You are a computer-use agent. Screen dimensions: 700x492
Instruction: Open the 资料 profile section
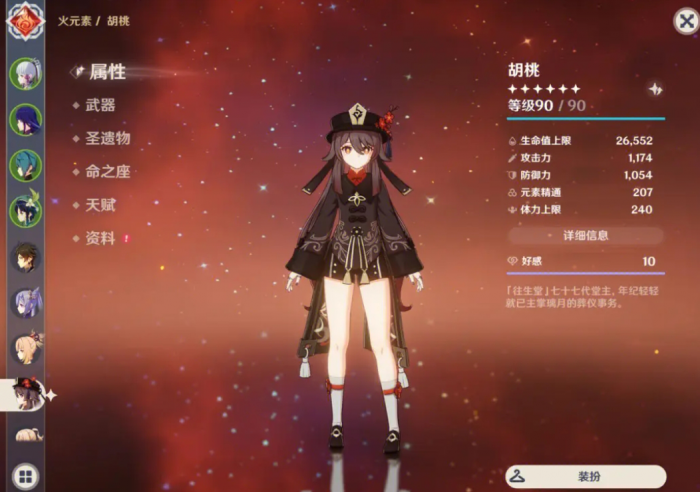pos(99,238)
